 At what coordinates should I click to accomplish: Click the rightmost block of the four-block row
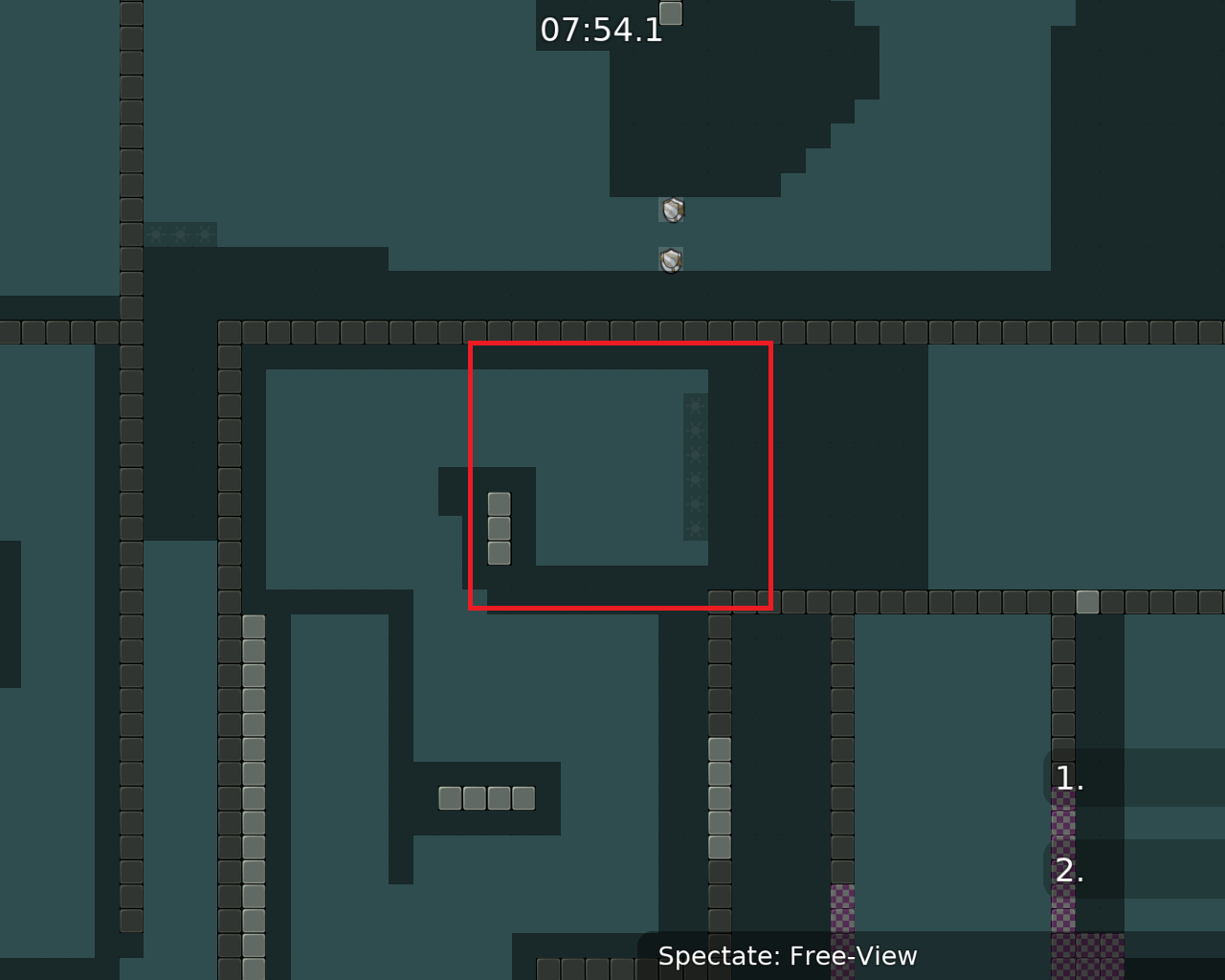pos(523,796)
